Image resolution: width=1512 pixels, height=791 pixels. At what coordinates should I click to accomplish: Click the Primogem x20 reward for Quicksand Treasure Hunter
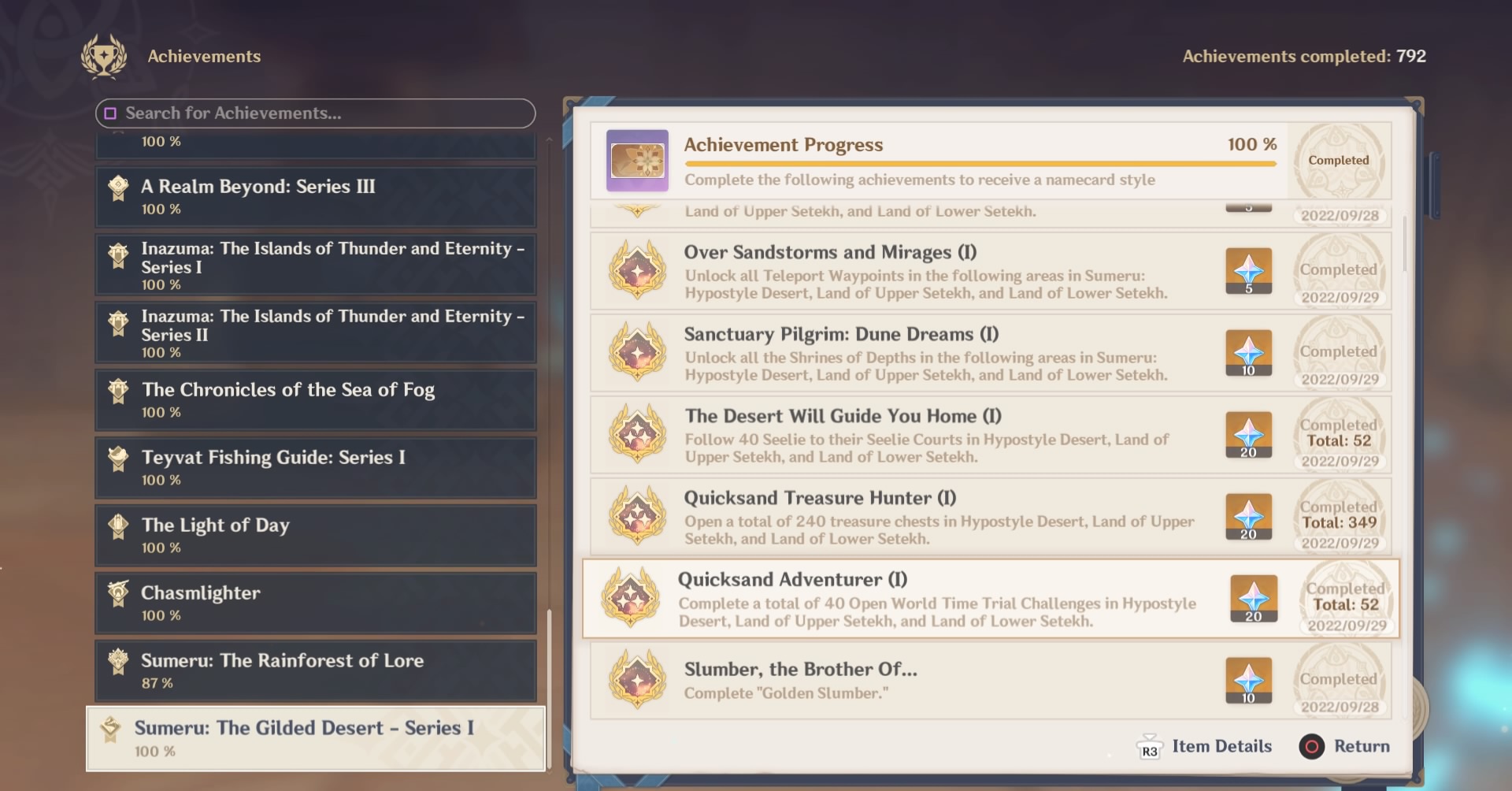(x=1249, y=517)
